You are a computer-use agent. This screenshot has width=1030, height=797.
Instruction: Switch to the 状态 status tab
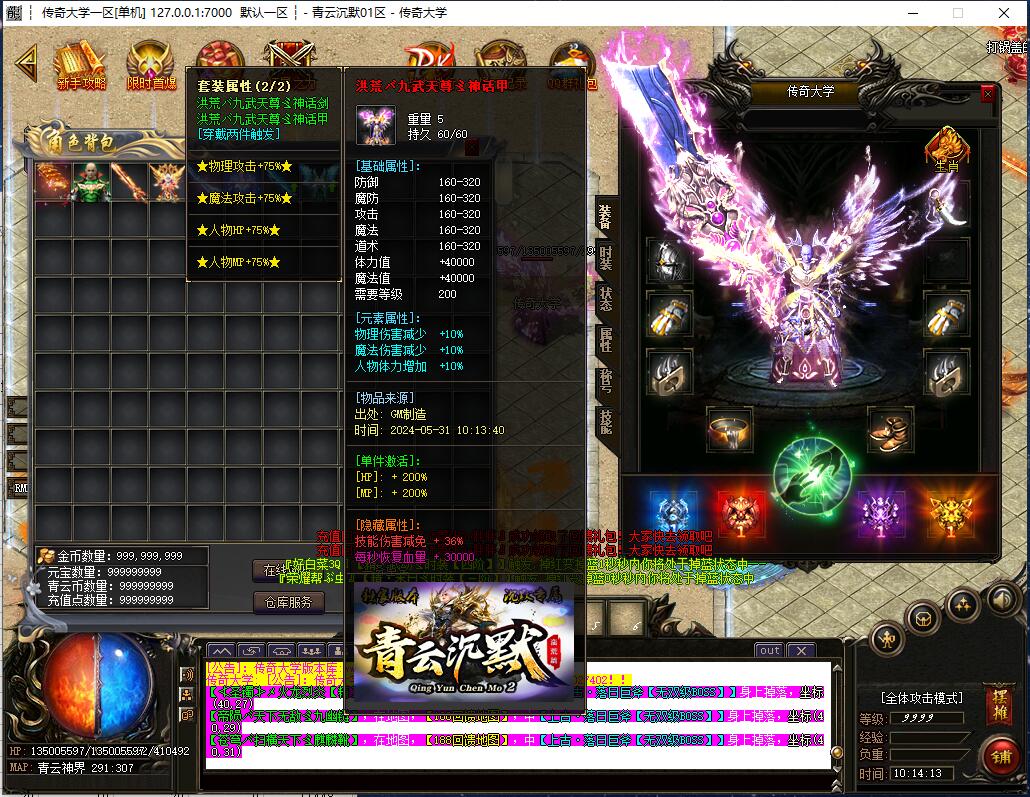tap(605, 298)
